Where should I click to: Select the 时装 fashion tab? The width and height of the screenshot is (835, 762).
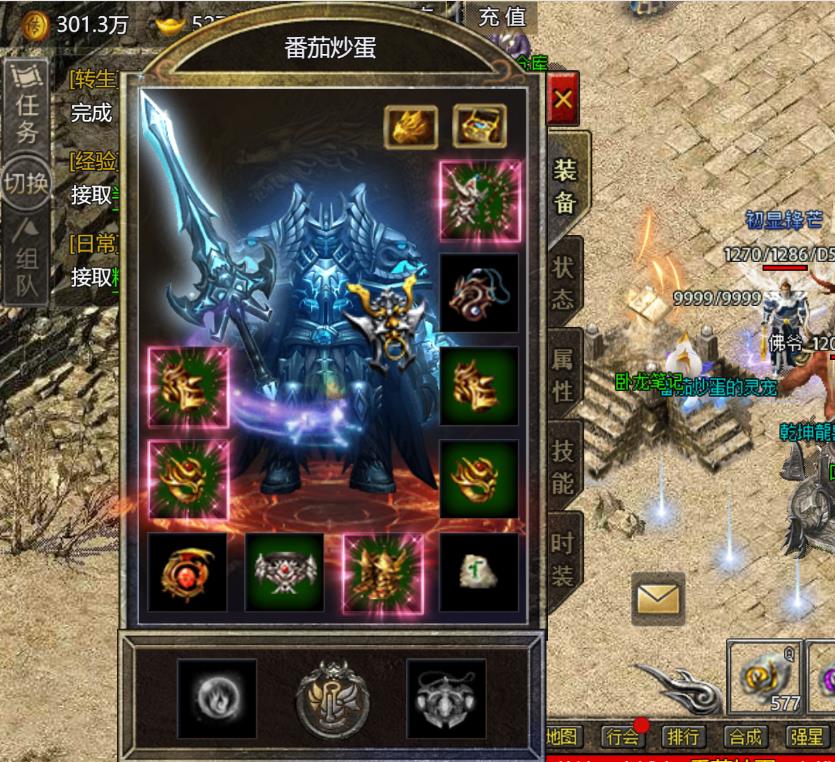coord(563,558)
